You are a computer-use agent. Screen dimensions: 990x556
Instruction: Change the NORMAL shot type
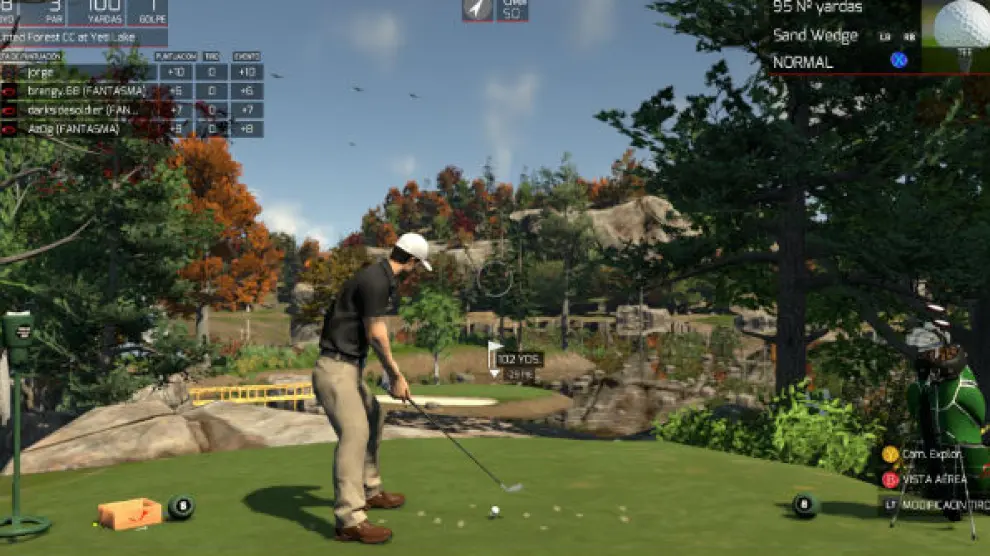[802, 62]
